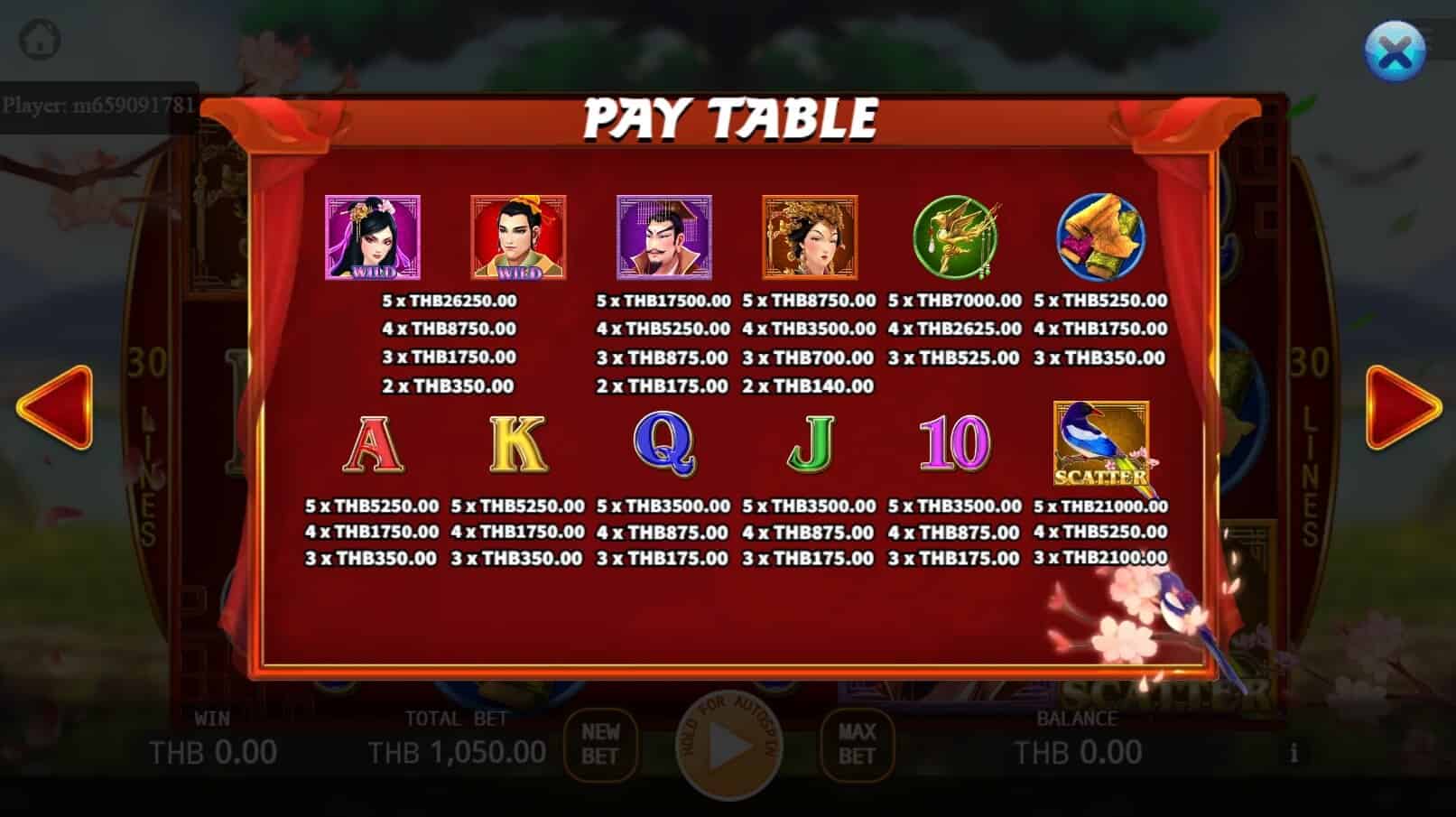Select the bird Scatter symbol
This screenshot has height=817, width=1456.
coord(1103,442)
